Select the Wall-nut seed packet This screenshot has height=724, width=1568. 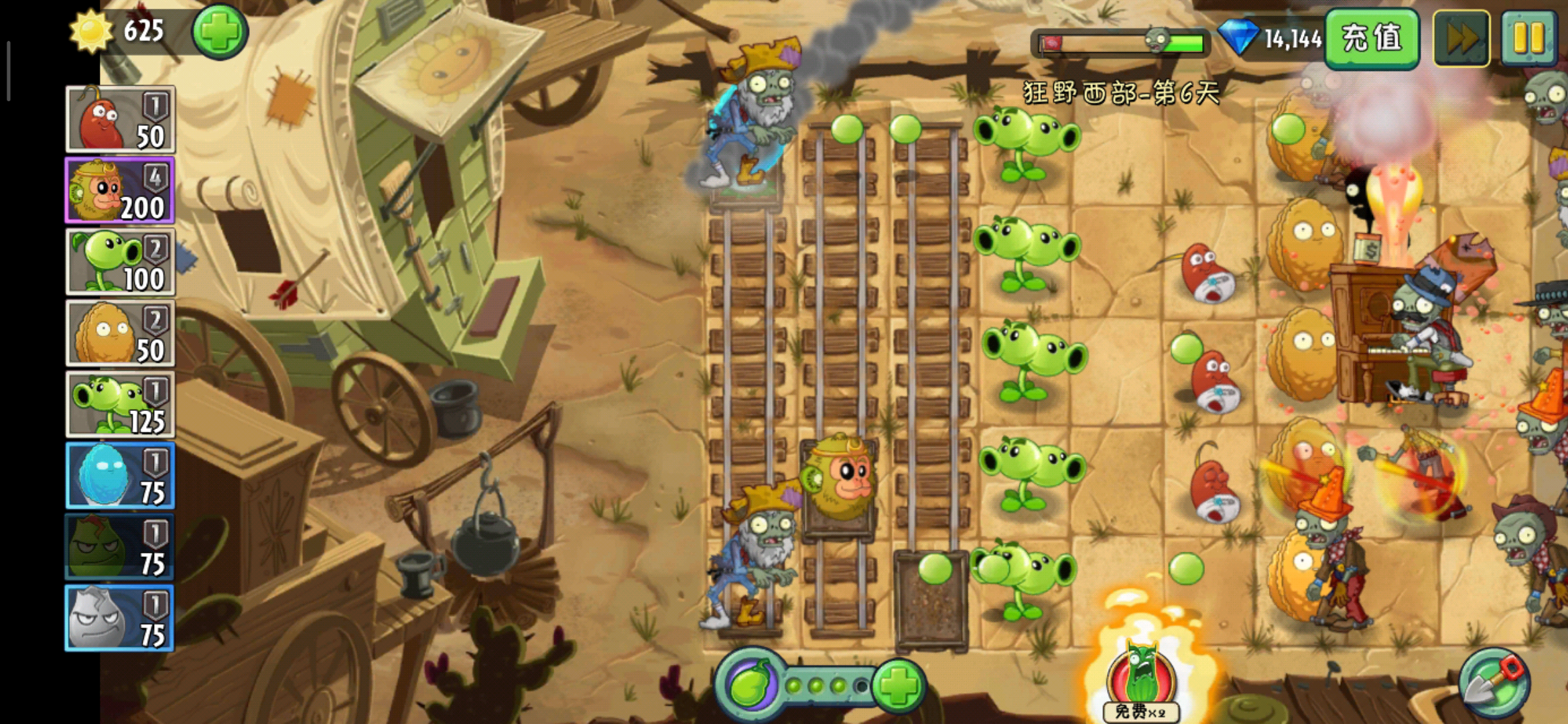pos(121,333)
